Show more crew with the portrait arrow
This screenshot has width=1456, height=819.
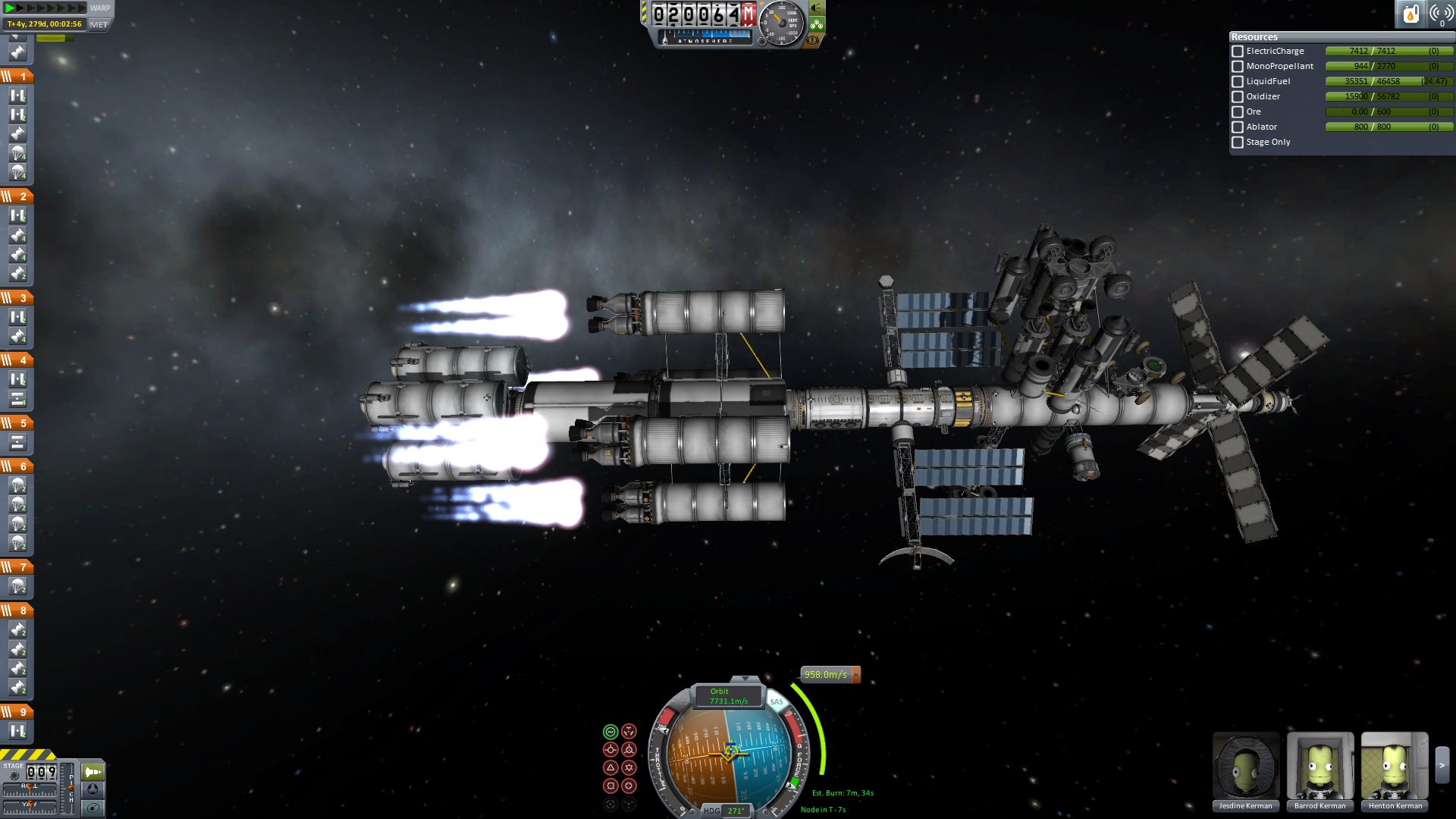(1442, 766)
